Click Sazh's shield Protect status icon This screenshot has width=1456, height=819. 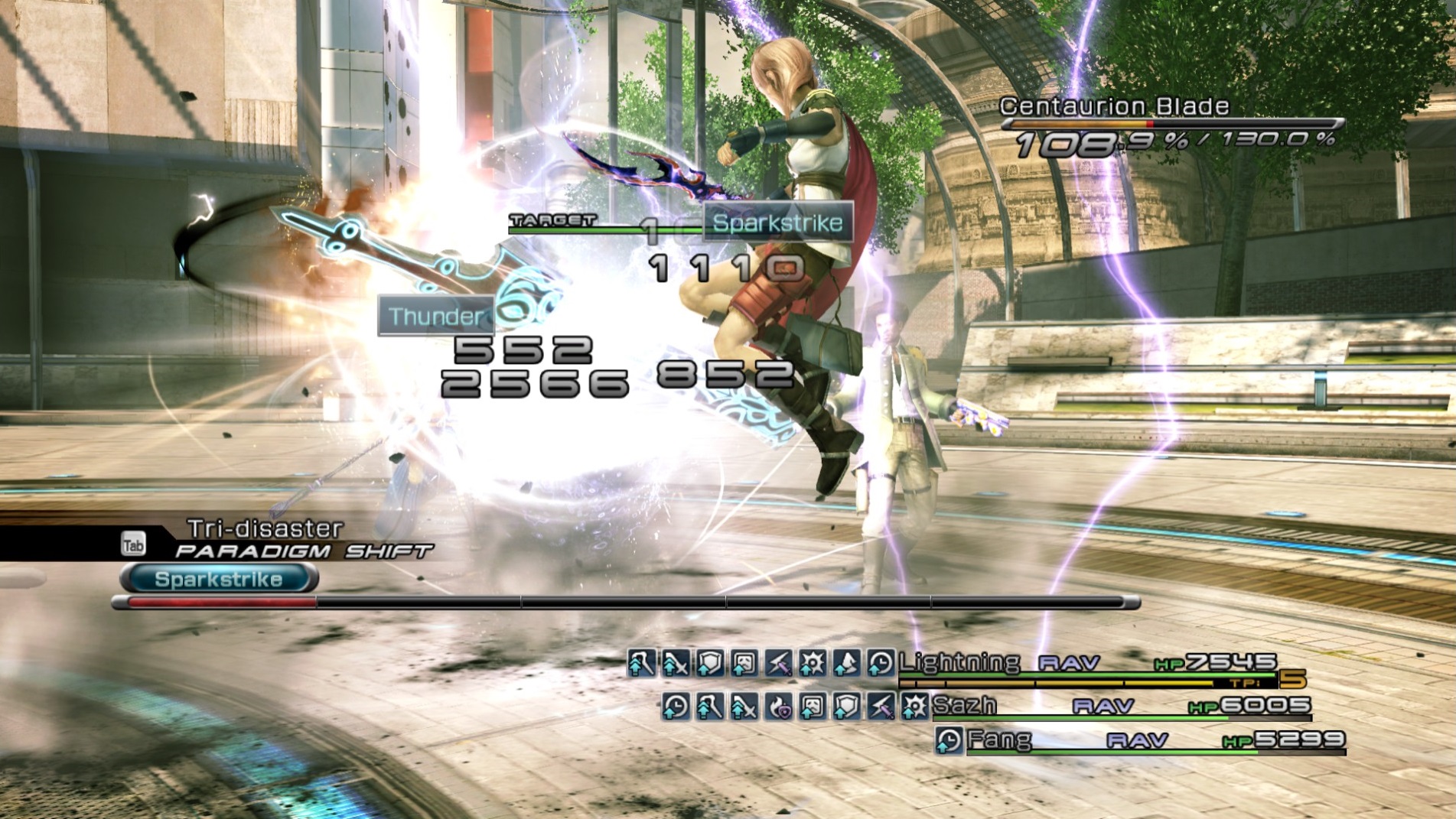coord(846,707)
